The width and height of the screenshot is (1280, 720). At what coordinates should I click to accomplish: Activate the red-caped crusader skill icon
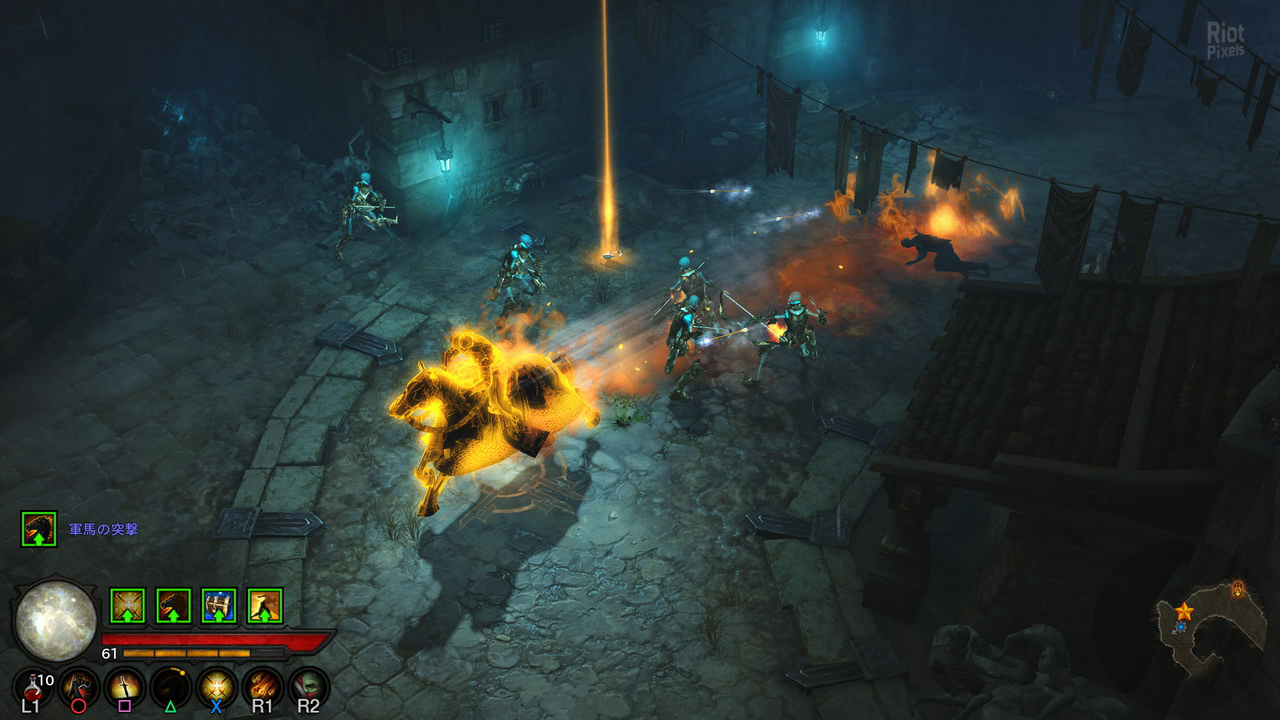tap(78, 686)
